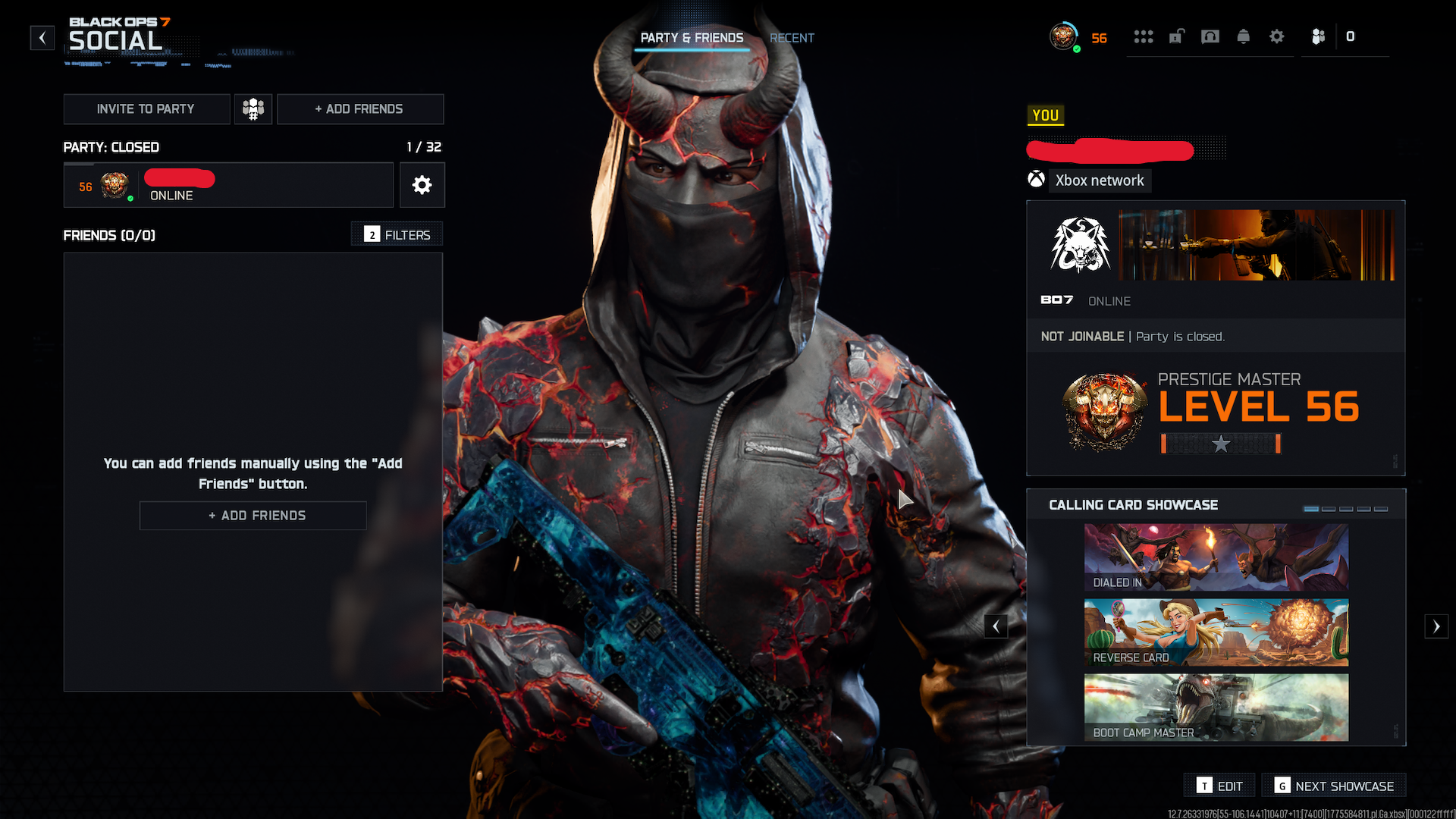The height and width of the screenshot is (819, 1456).
Task: Open the top bar settings gear
Action: coord(1276,36)
